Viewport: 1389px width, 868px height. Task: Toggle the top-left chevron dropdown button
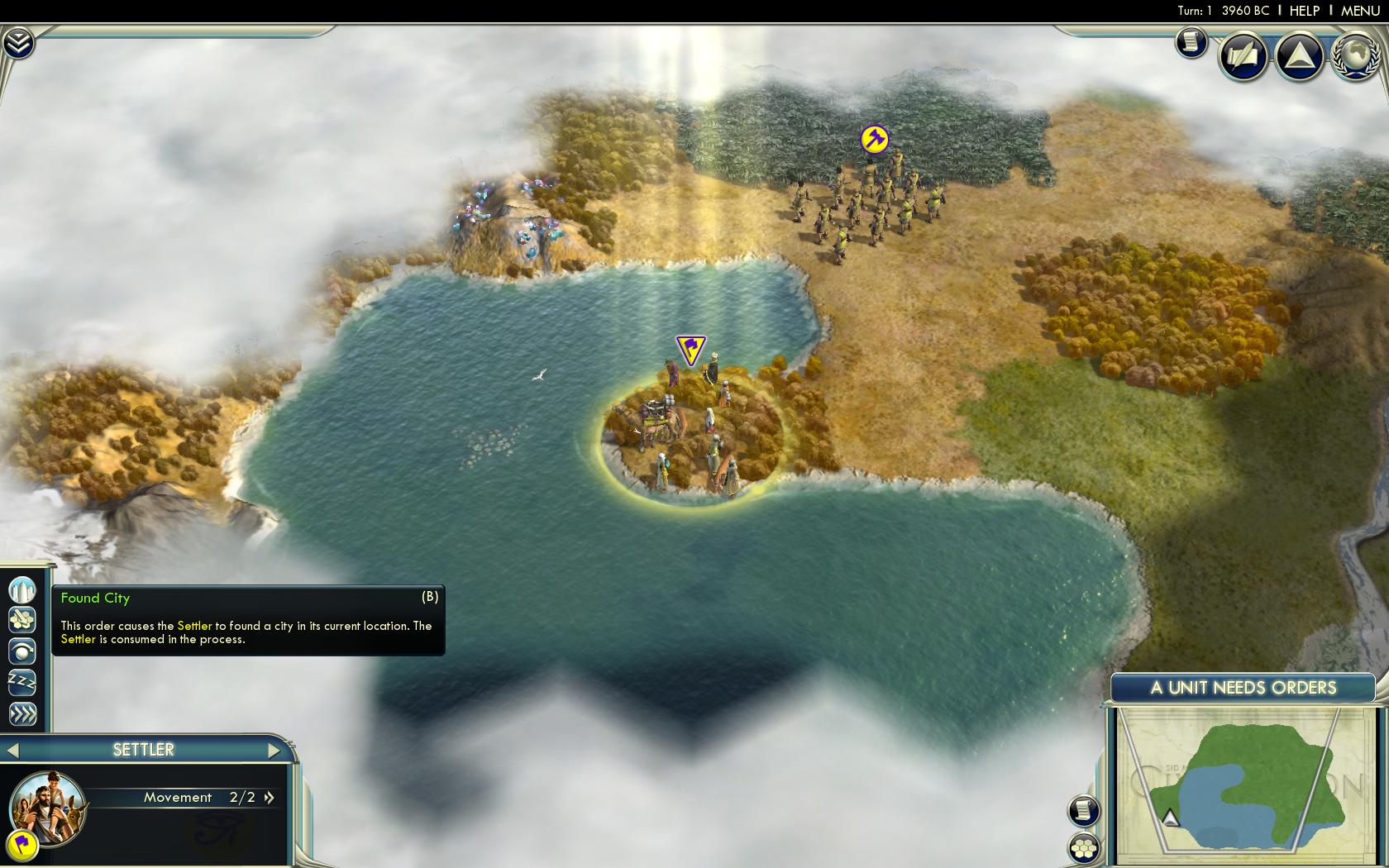pos(17,43)
